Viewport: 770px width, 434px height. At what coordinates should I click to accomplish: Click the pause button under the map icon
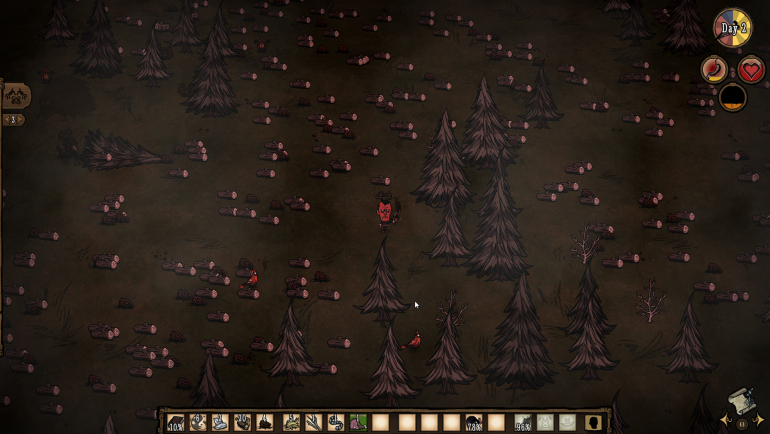click(742, 424)
